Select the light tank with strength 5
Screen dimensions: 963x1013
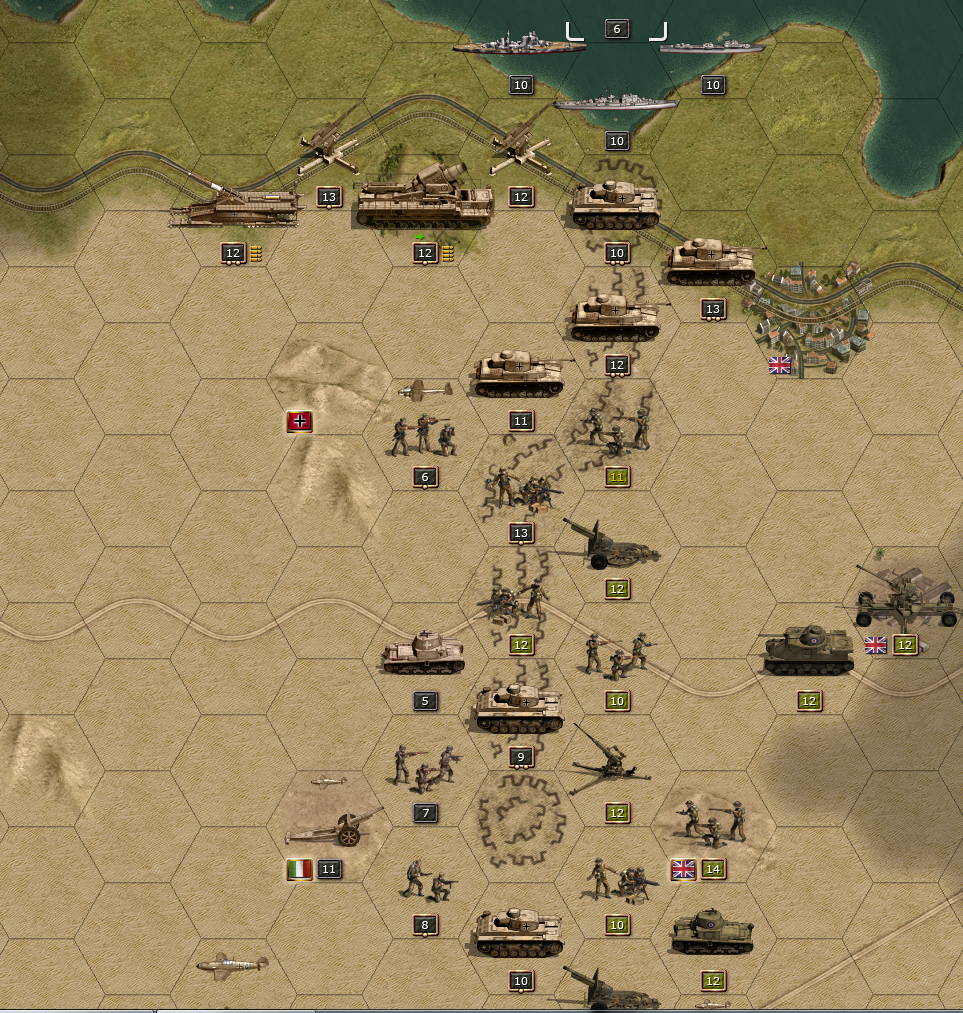(x=424, y=653)
